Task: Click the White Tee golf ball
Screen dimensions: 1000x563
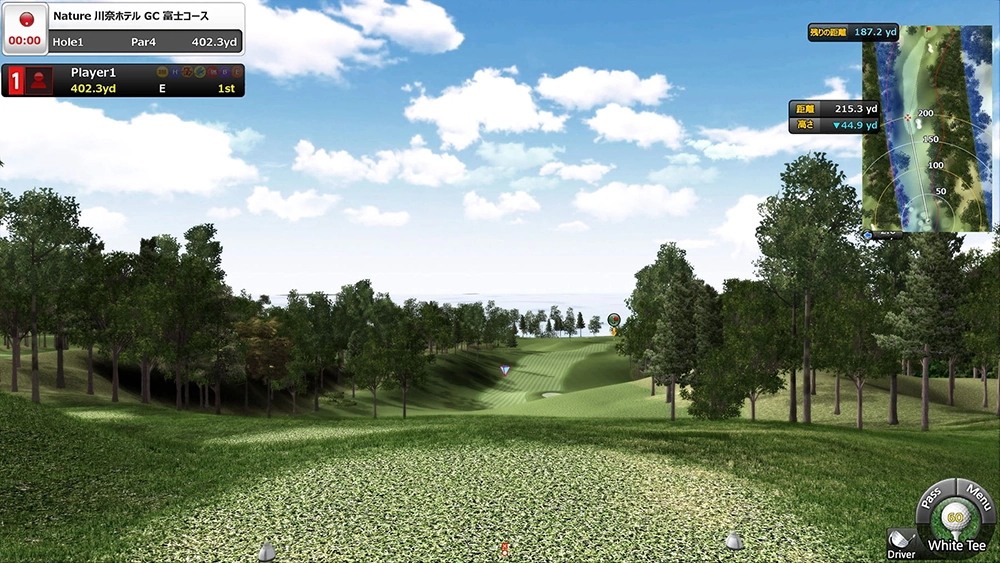Action: pyautogui.click(x=954, y=519)
